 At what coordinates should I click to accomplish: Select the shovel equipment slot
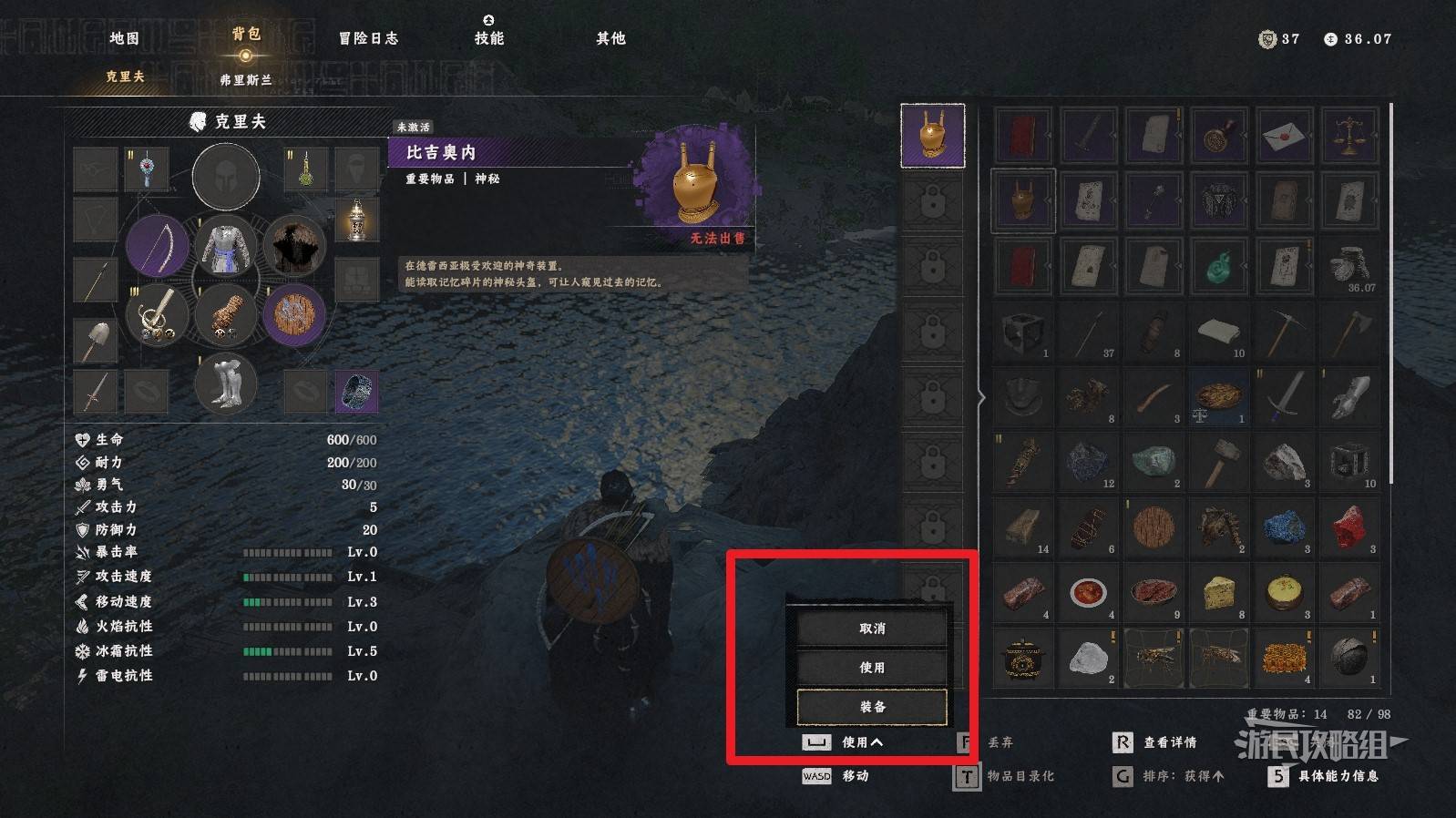click(96, 339)
